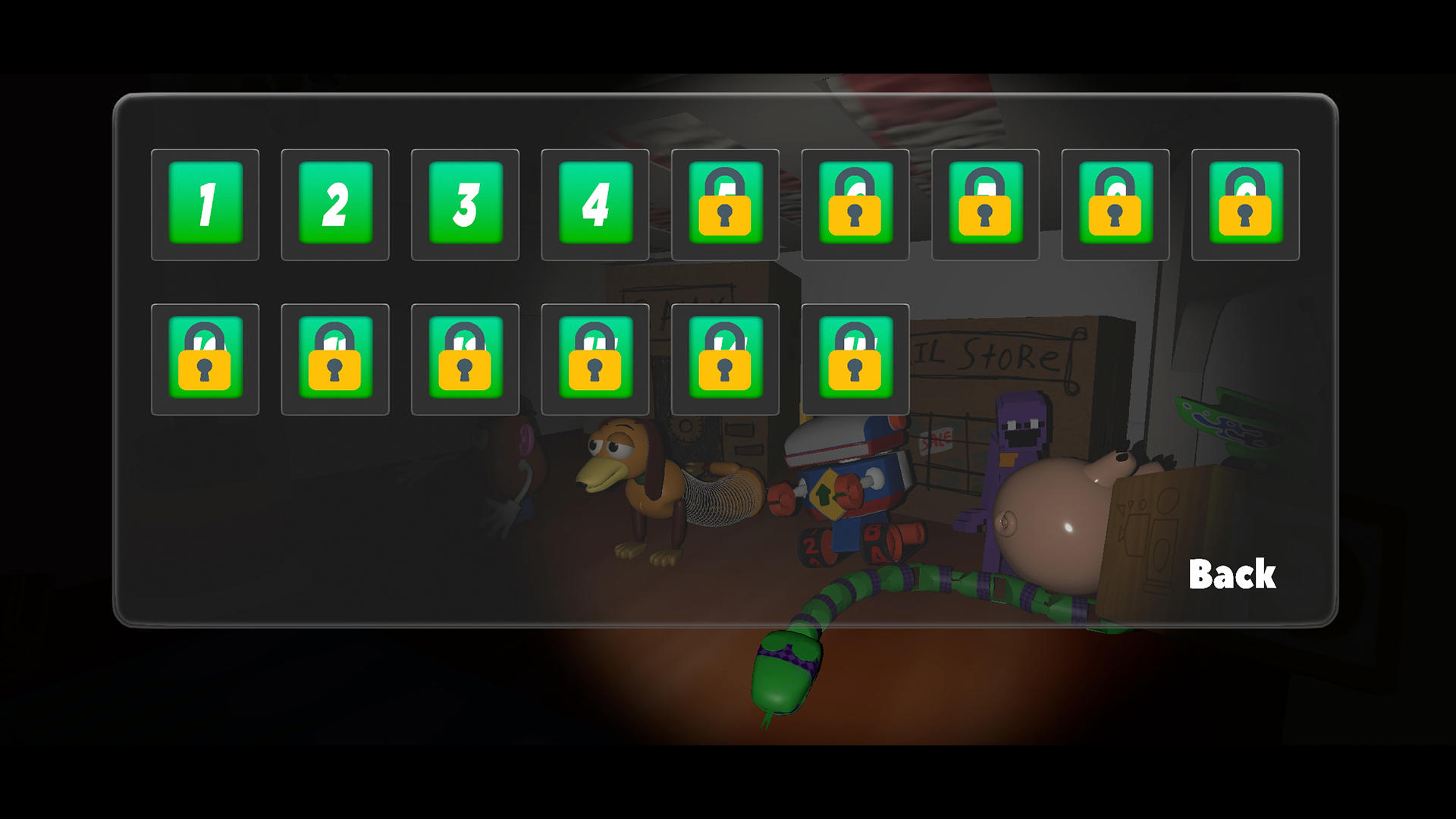Click the locked level 5 padlock icon
Image resolution: width=1456 pixels, height=819 pixels.
pyautogui.click(x=725, y=203)
